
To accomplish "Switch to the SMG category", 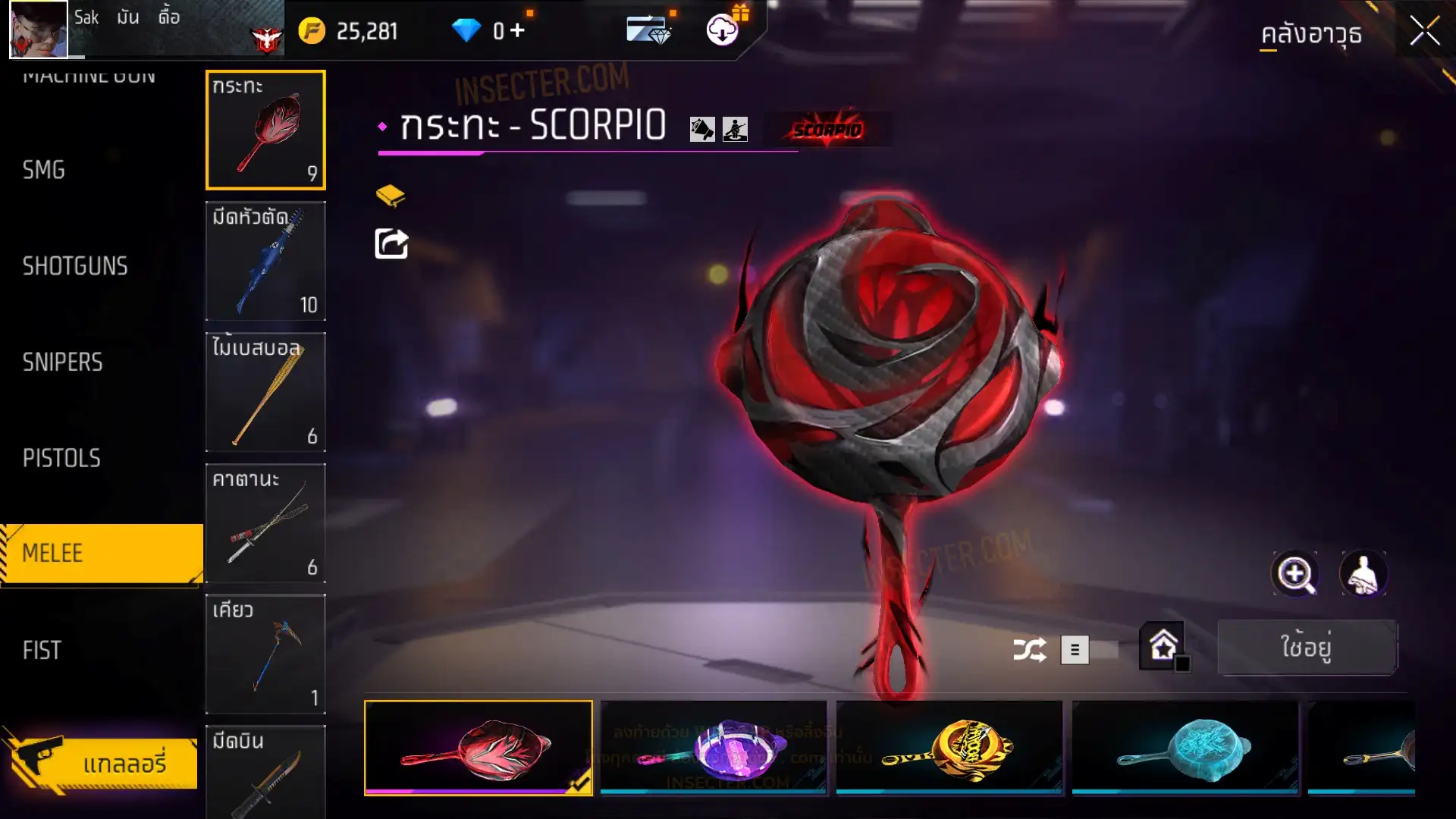I will (44, 170).
